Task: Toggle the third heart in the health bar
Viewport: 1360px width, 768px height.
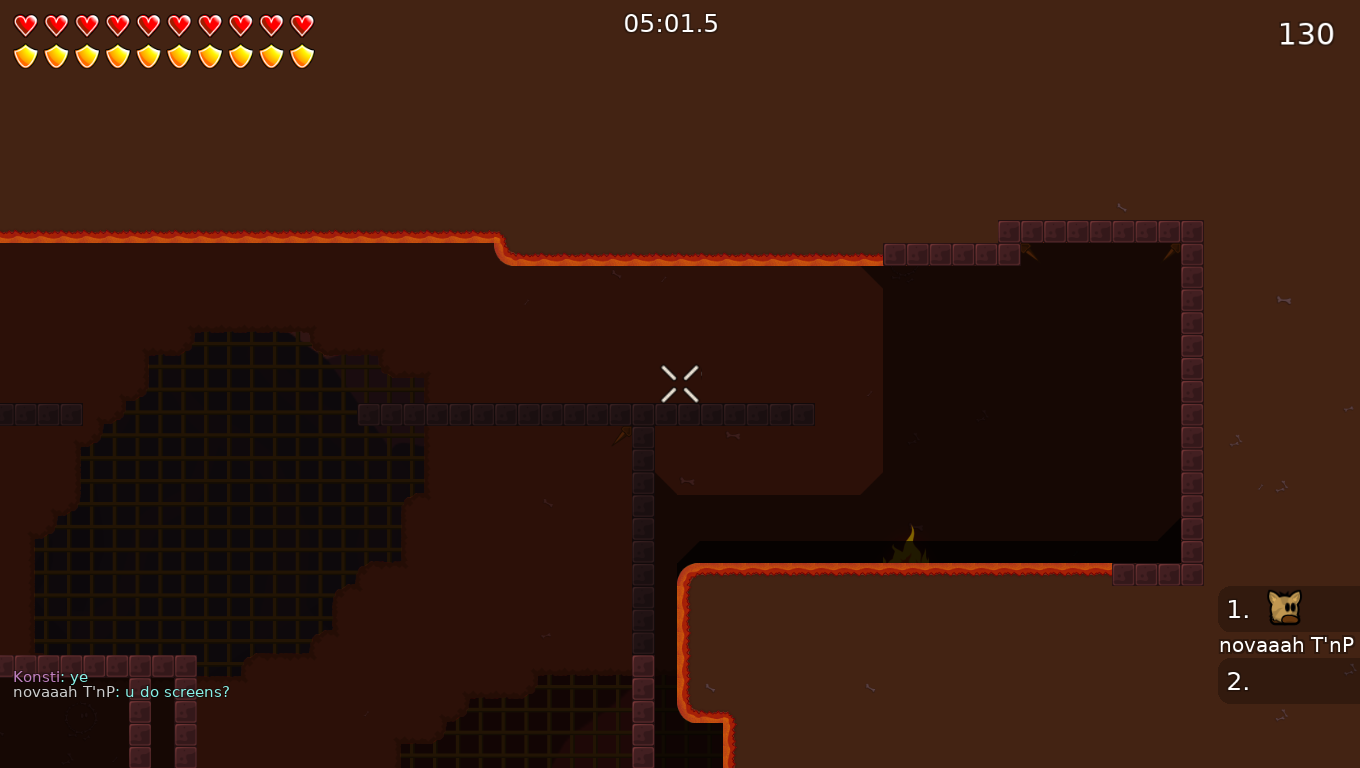Action: pyautogui.click(x=86, y=25)
